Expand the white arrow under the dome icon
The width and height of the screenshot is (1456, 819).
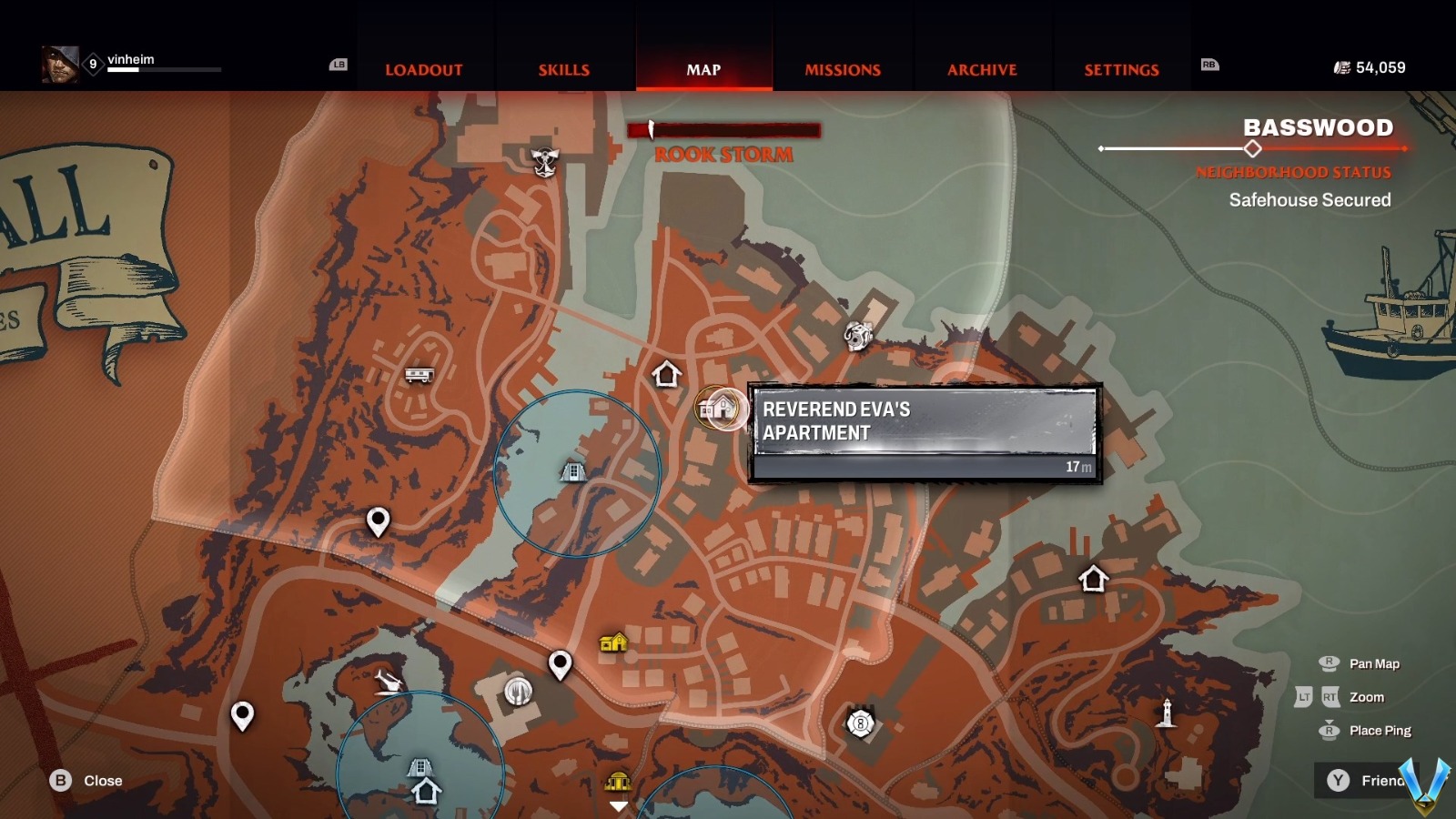point(620,805)
